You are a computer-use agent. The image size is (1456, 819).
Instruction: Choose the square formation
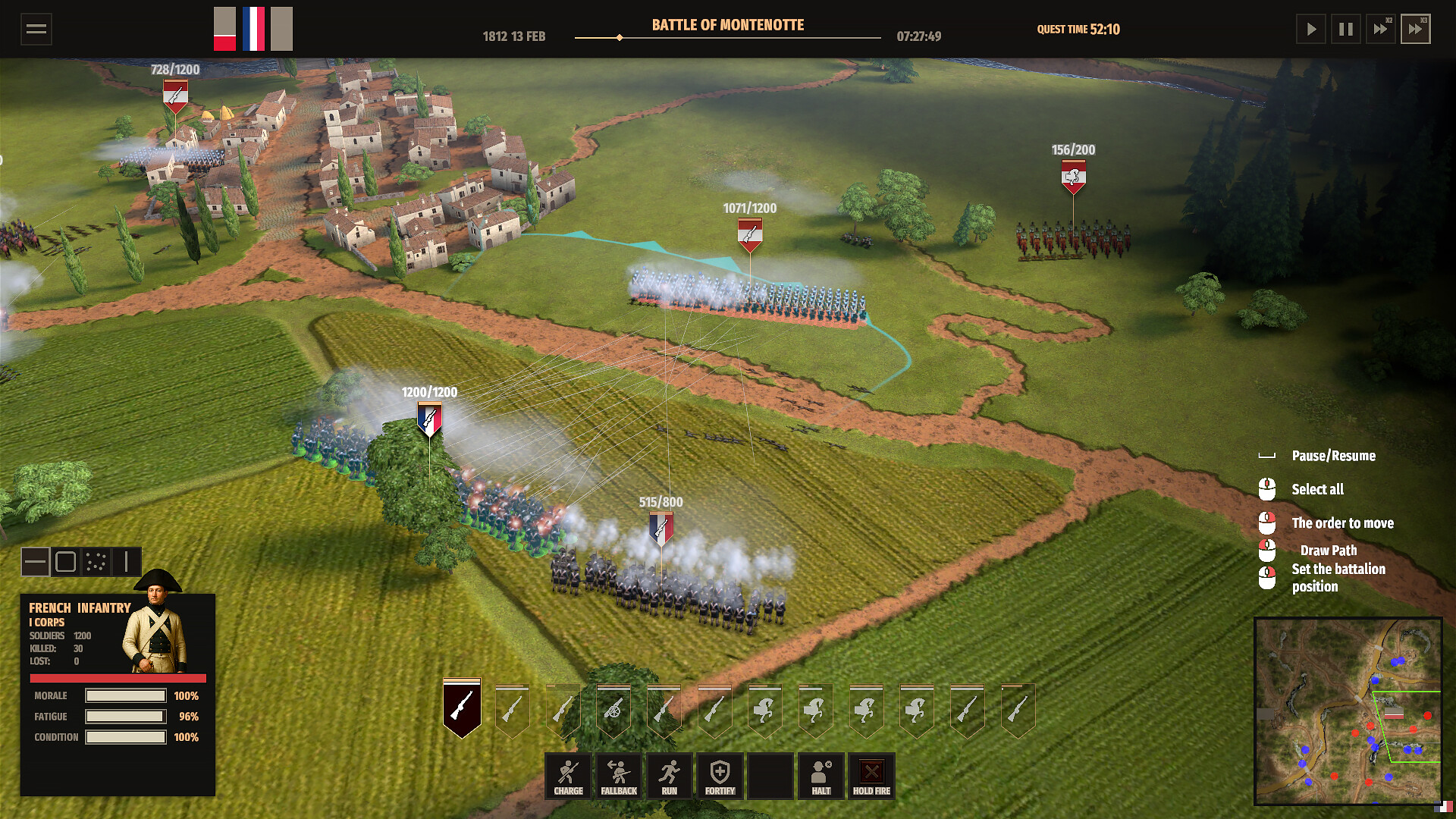[66, 562]
